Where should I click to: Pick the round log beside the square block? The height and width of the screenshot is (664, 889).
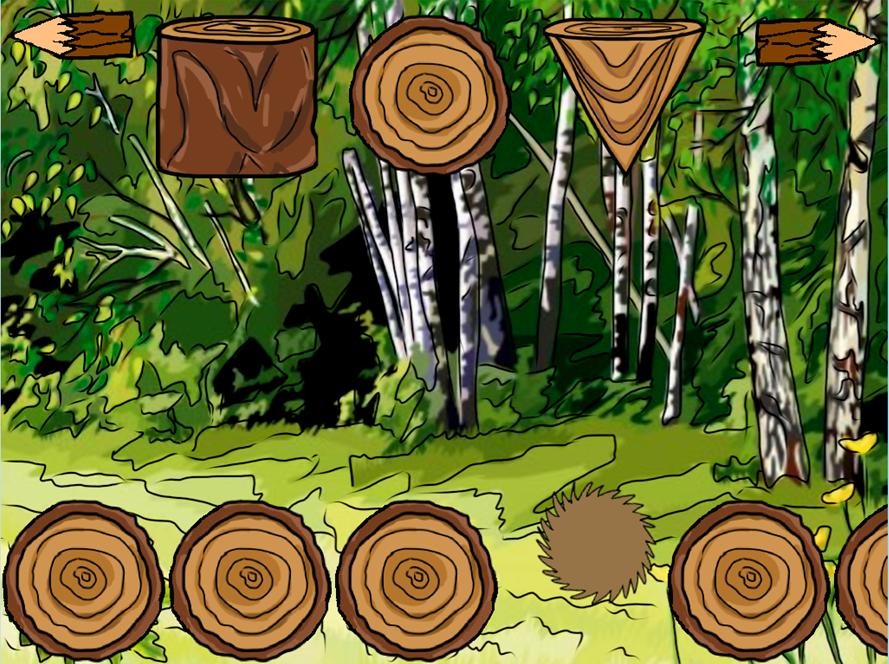[430, 95]
